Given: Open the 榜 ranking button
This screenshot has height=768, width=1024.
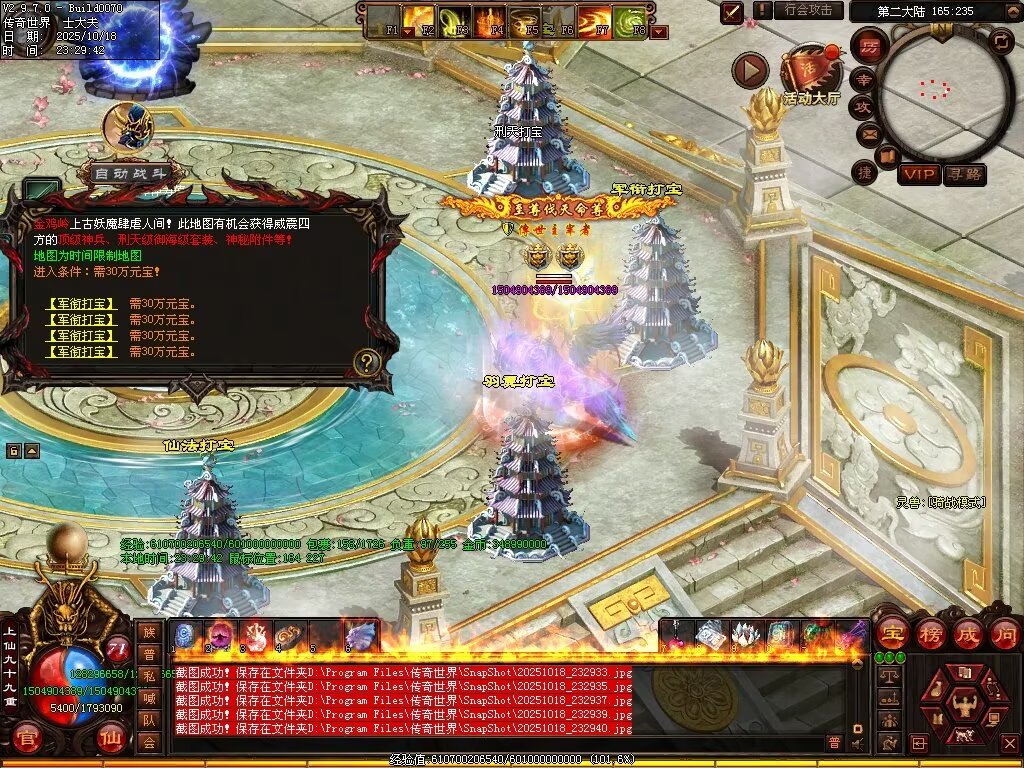Looking at the screenshot, I should pyautogui.click(x=929, y=633).
